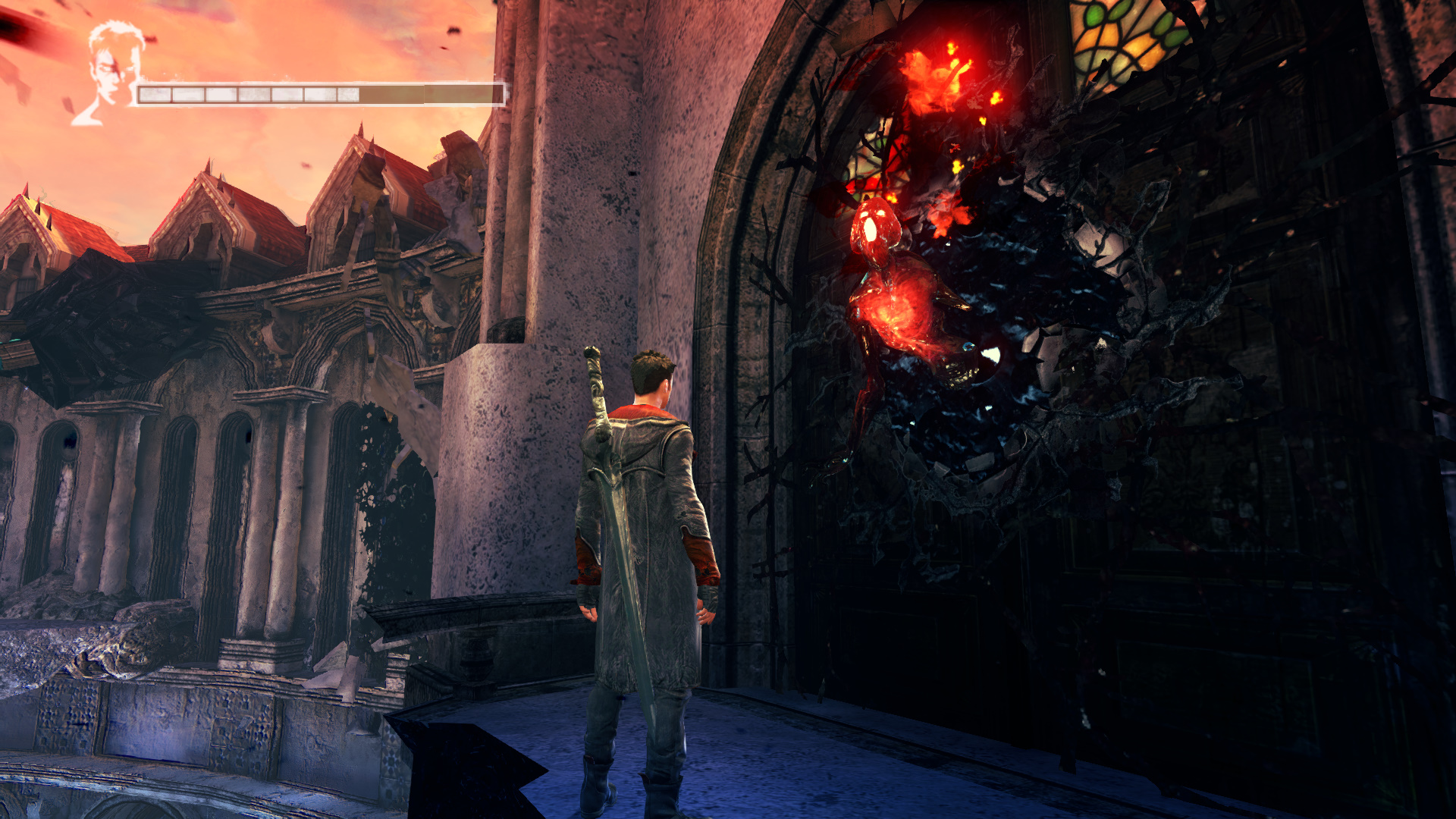Click Dante's white portrait icon in the HUD

111,74
